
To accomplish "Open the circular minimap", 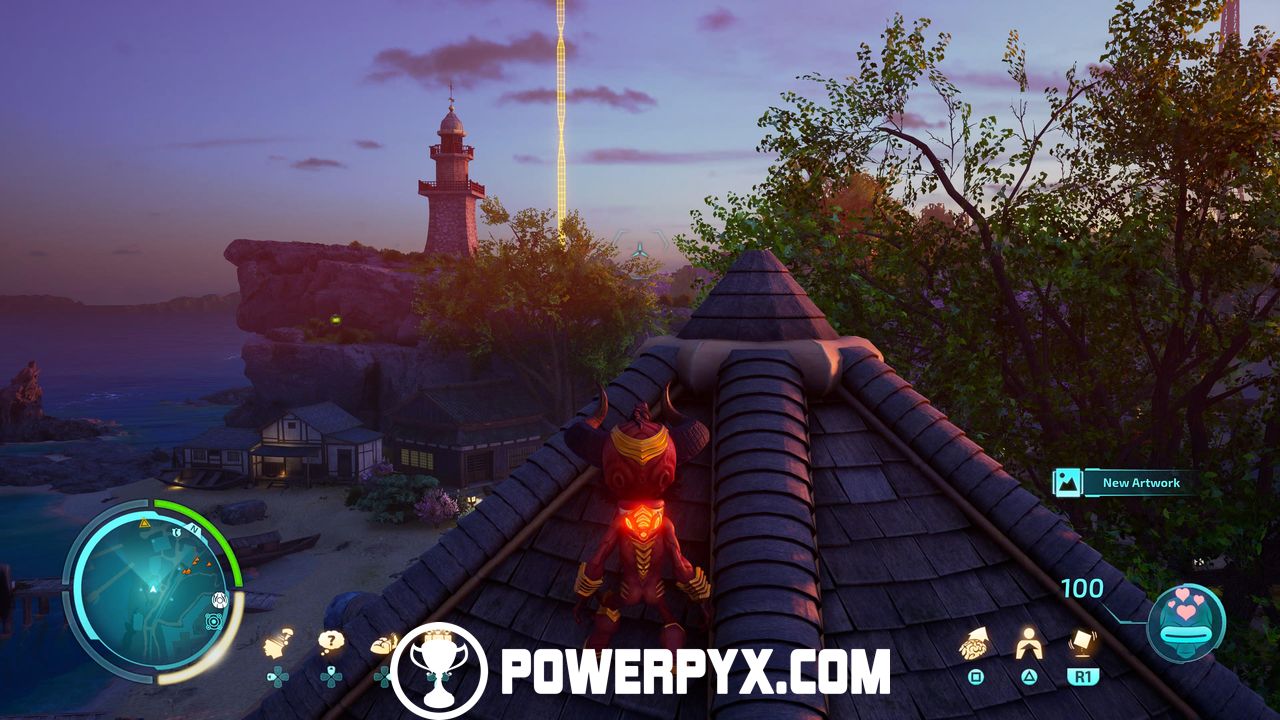I will point(152,590).
